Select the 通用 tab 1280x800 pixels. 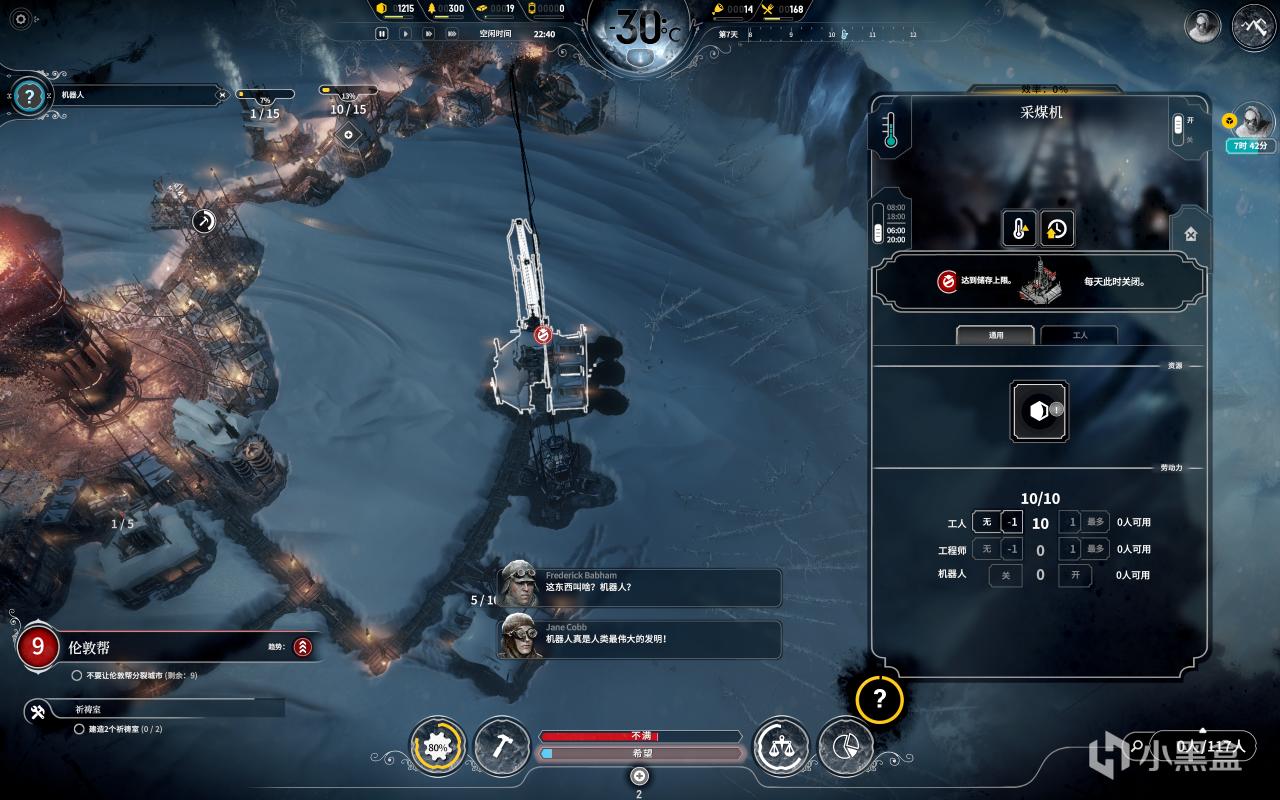[995, 335]
